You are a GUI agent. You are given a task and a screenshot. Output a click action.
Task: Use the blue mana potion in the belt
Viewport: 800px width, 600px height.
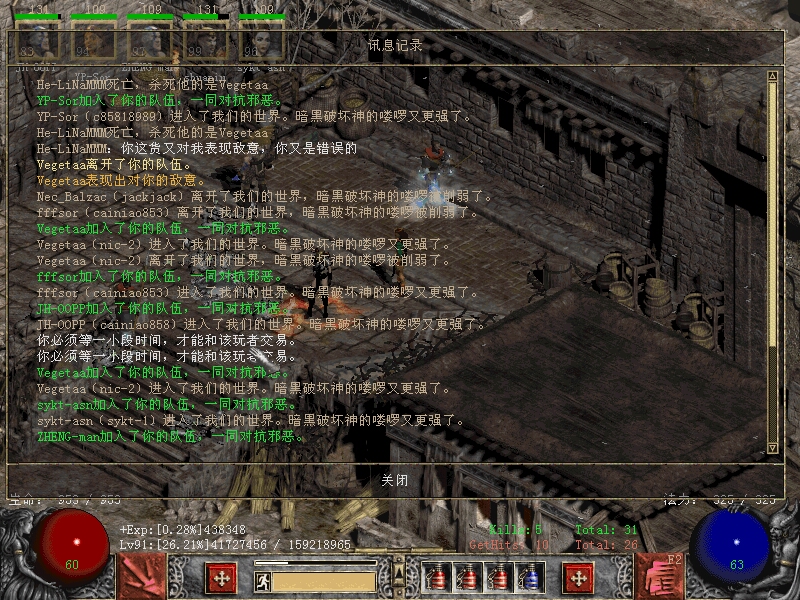click(x=533, y=577)
